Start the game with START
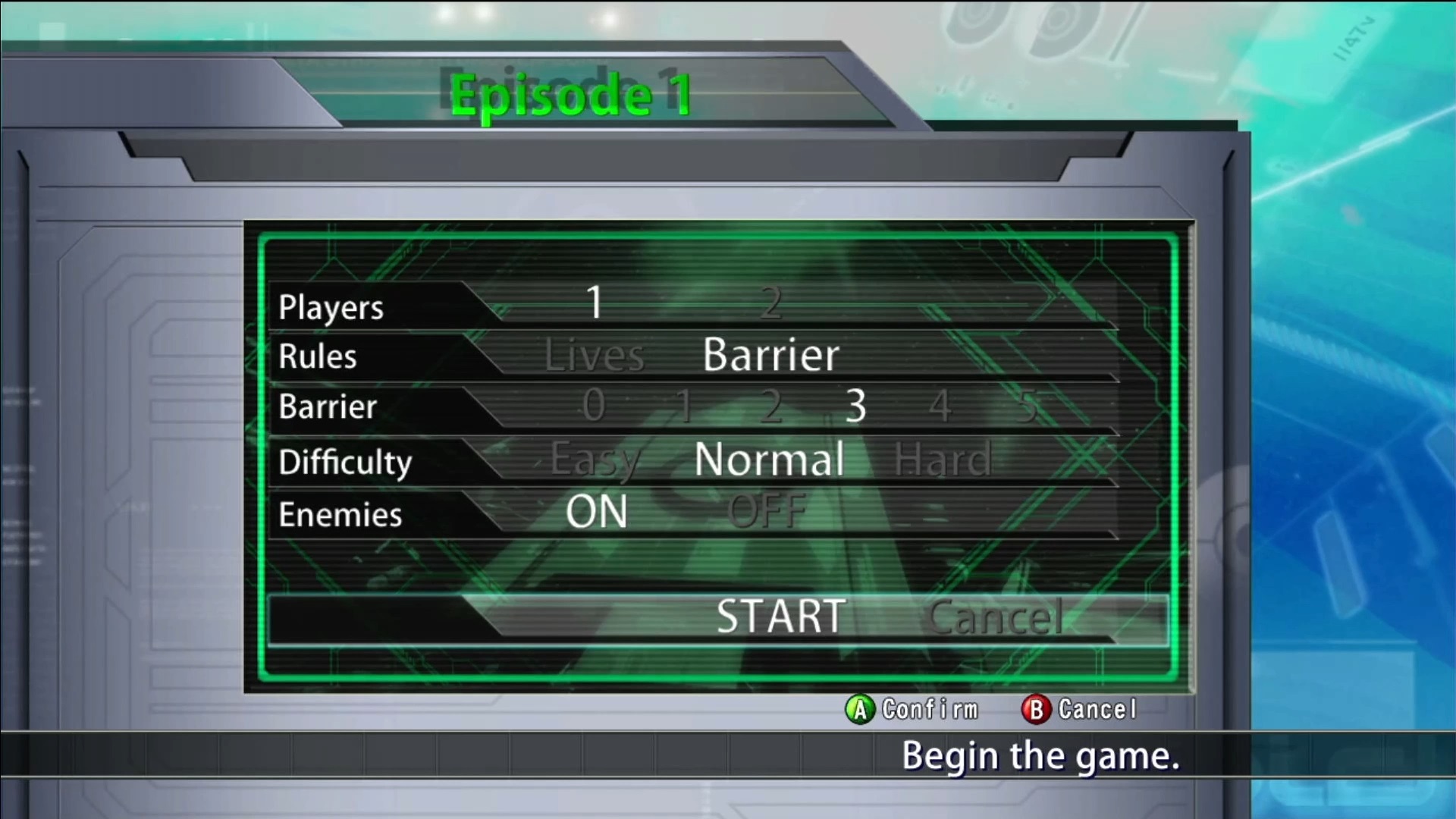The width and height of the screenshot is (1456, 819). pos(781,617)
